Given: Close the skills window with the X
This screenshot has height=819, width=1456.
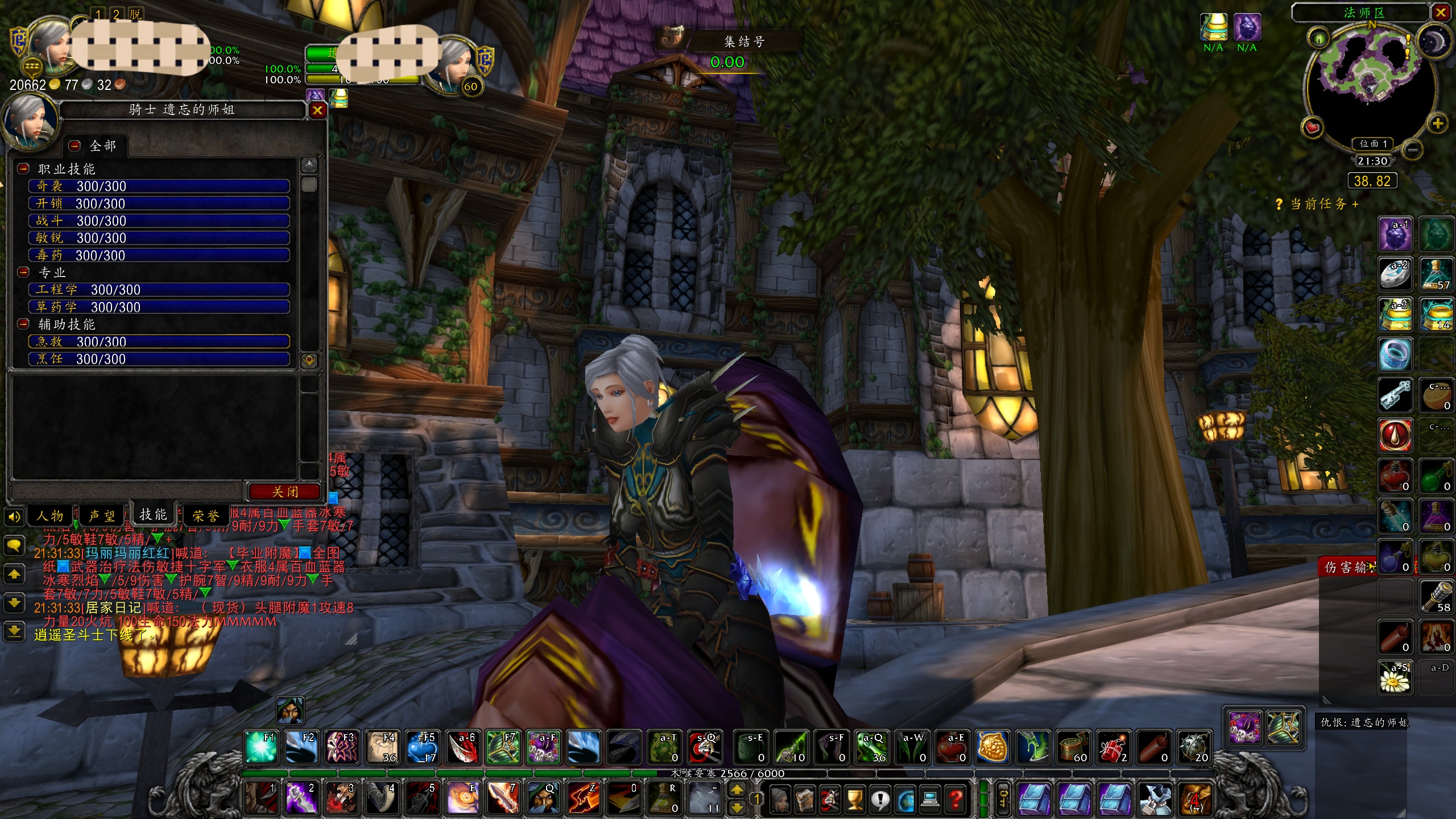Looking at the screenshot, I should 317,110.
